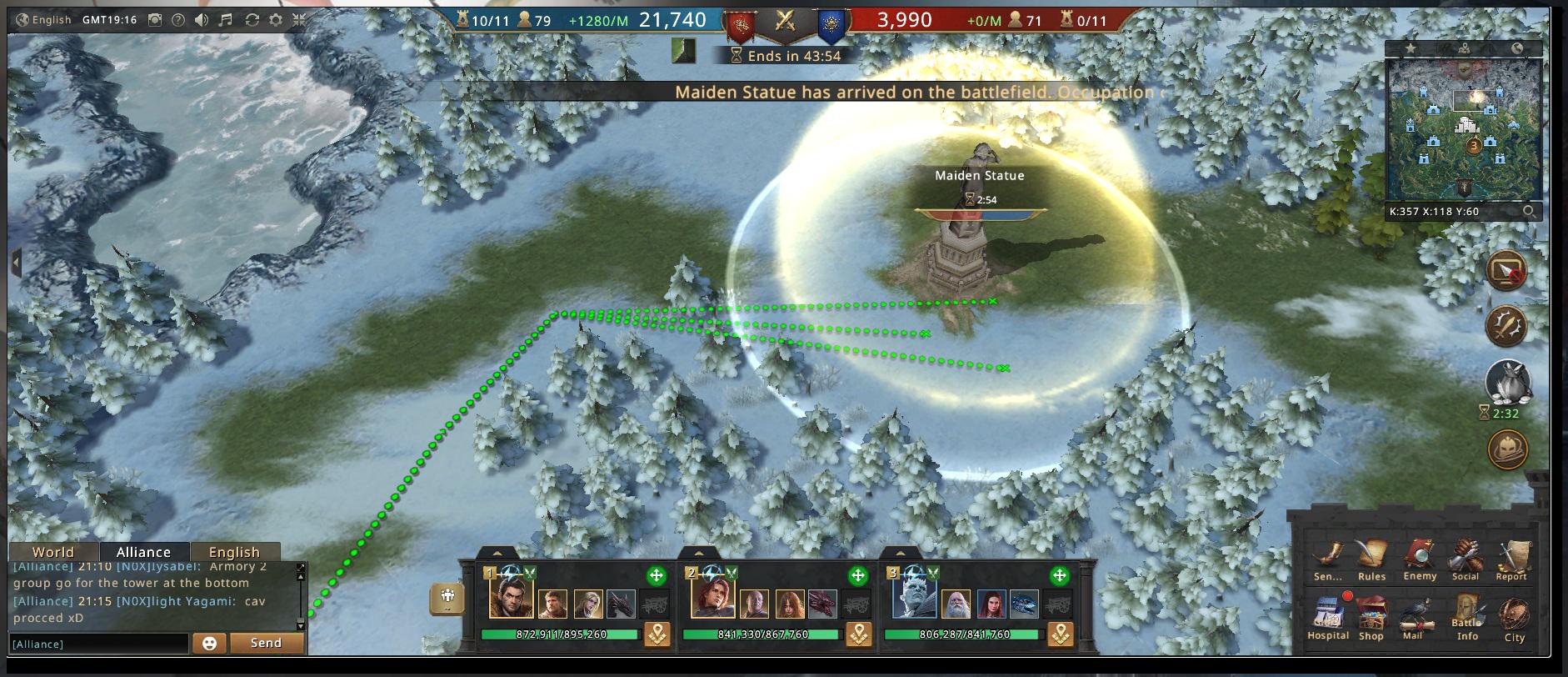Screen dimensions: 1568x677
Task: Open Battle Info panel
Action: 1467,617
